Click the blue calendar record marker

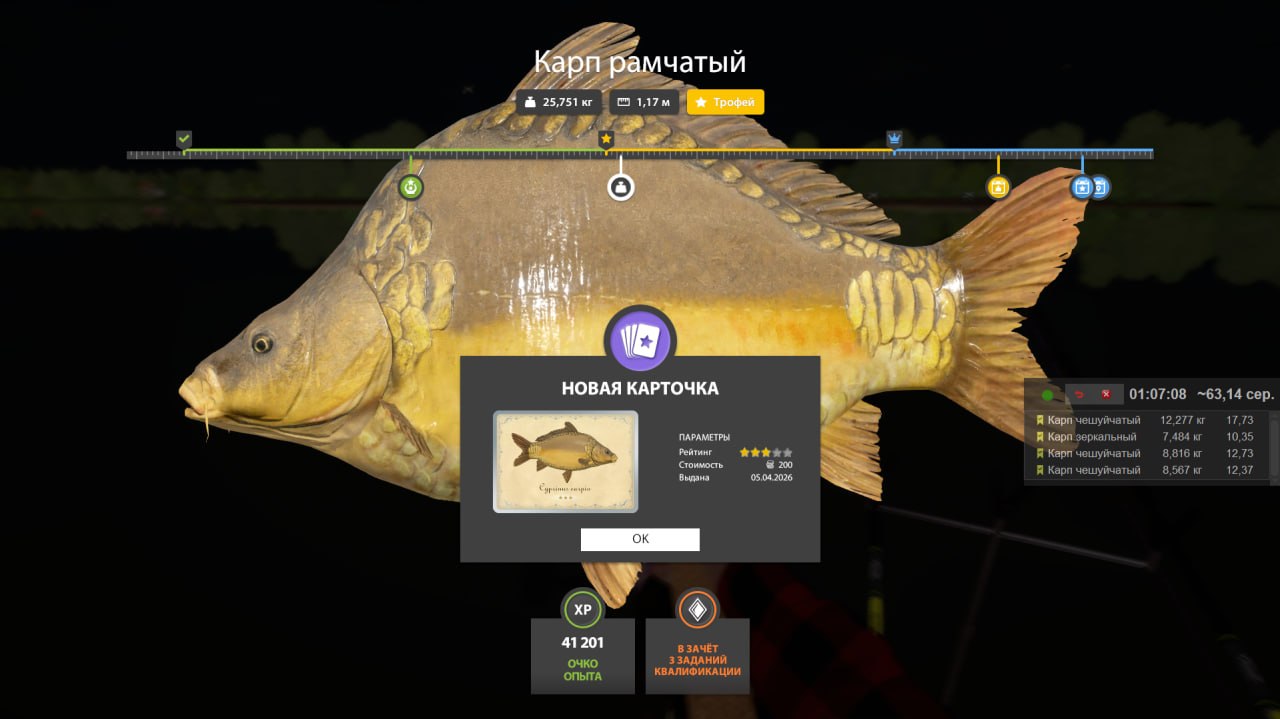click(1082, 187)
